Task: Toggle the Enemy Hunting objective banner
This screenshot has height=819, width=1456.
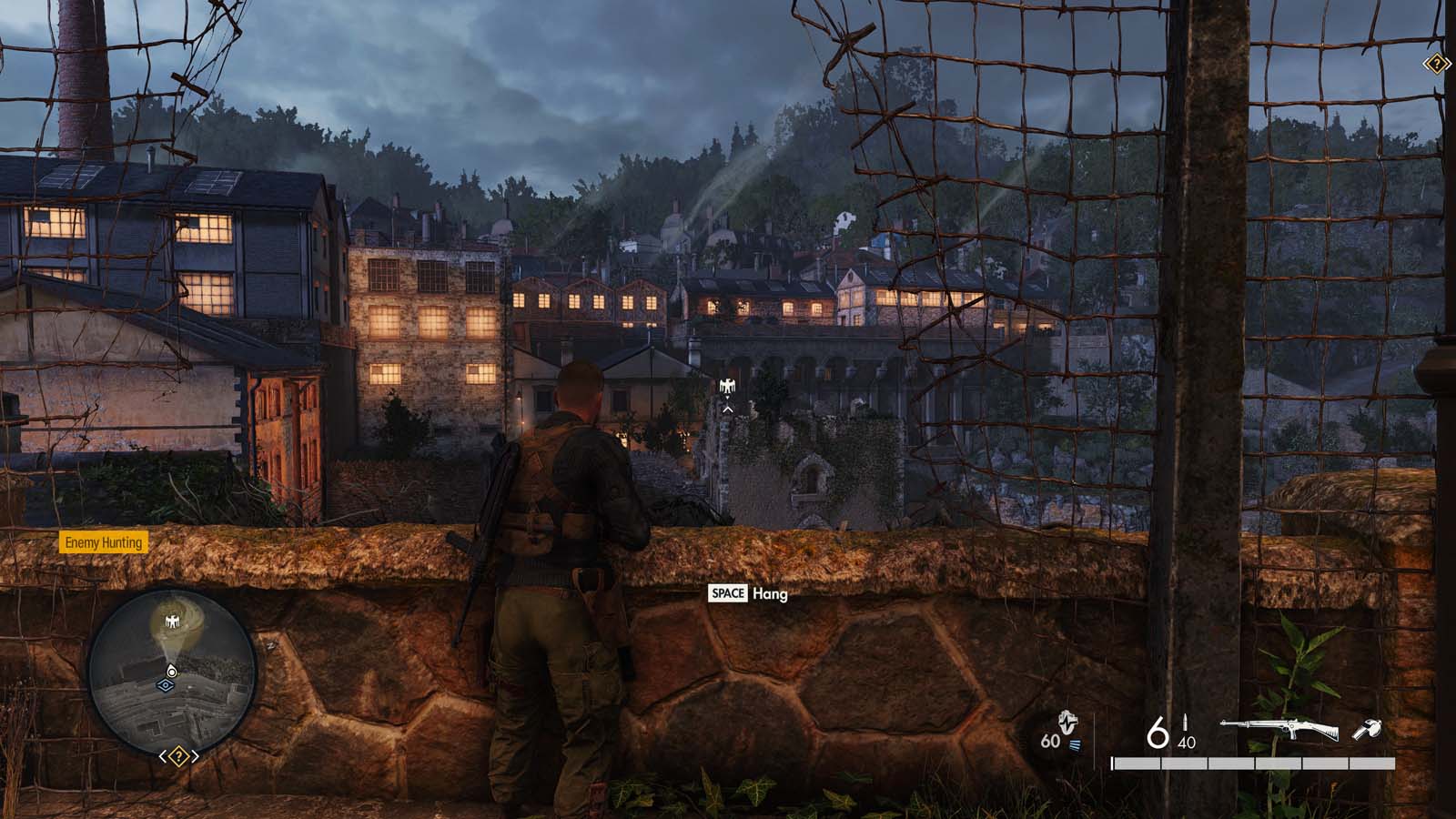Action: 105,542
